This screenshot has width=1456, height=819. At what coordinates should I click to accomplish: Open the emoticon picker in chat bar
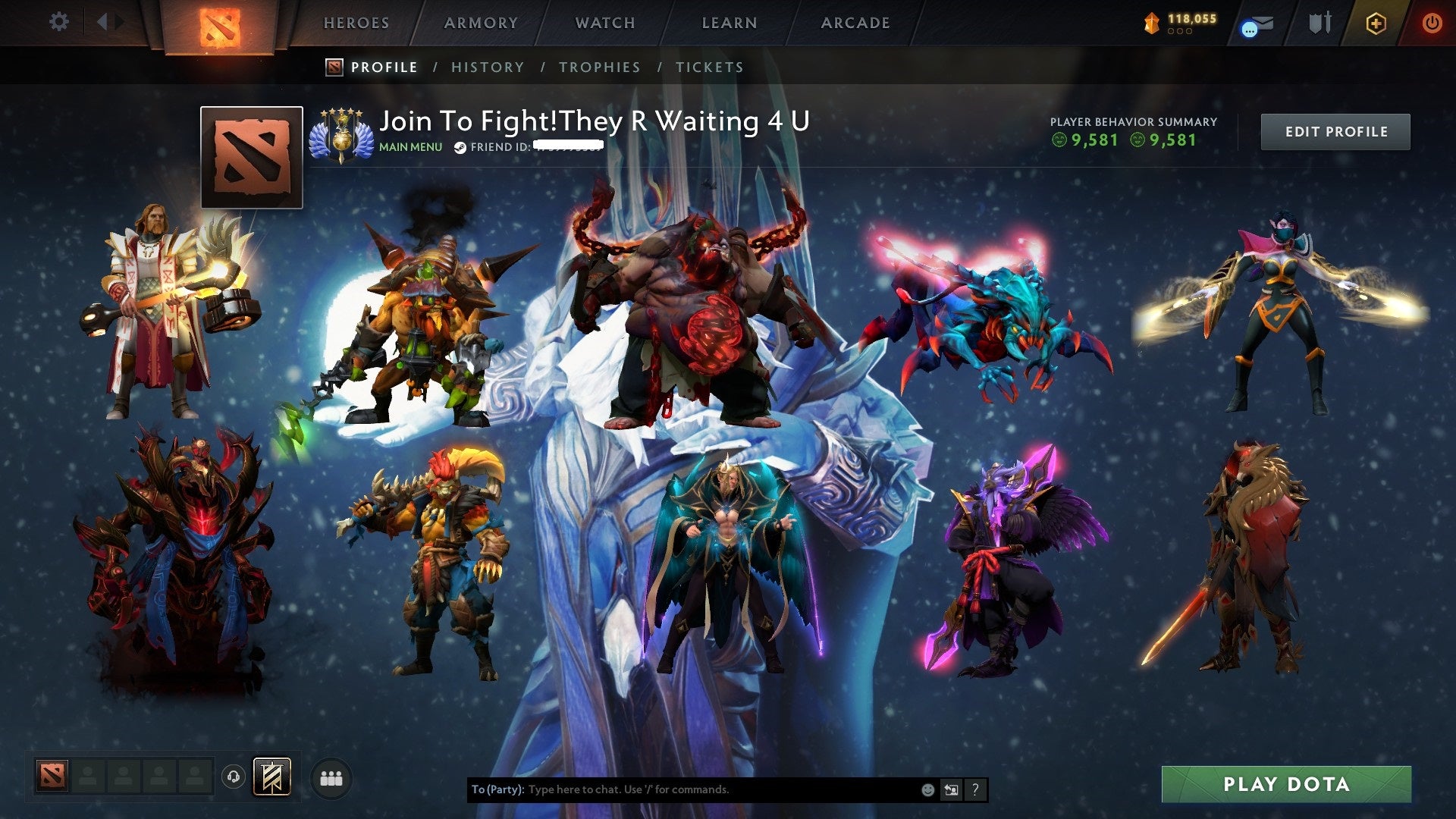(x=927, y=789)
